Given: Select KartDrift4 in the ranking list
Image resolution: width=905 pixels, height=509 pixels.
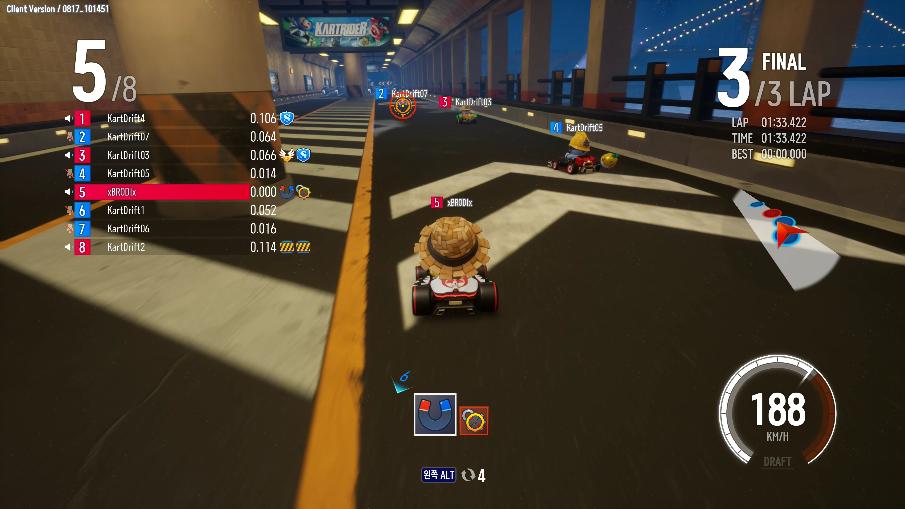Looking at the screenshot, I should click(x=160, y=118).
